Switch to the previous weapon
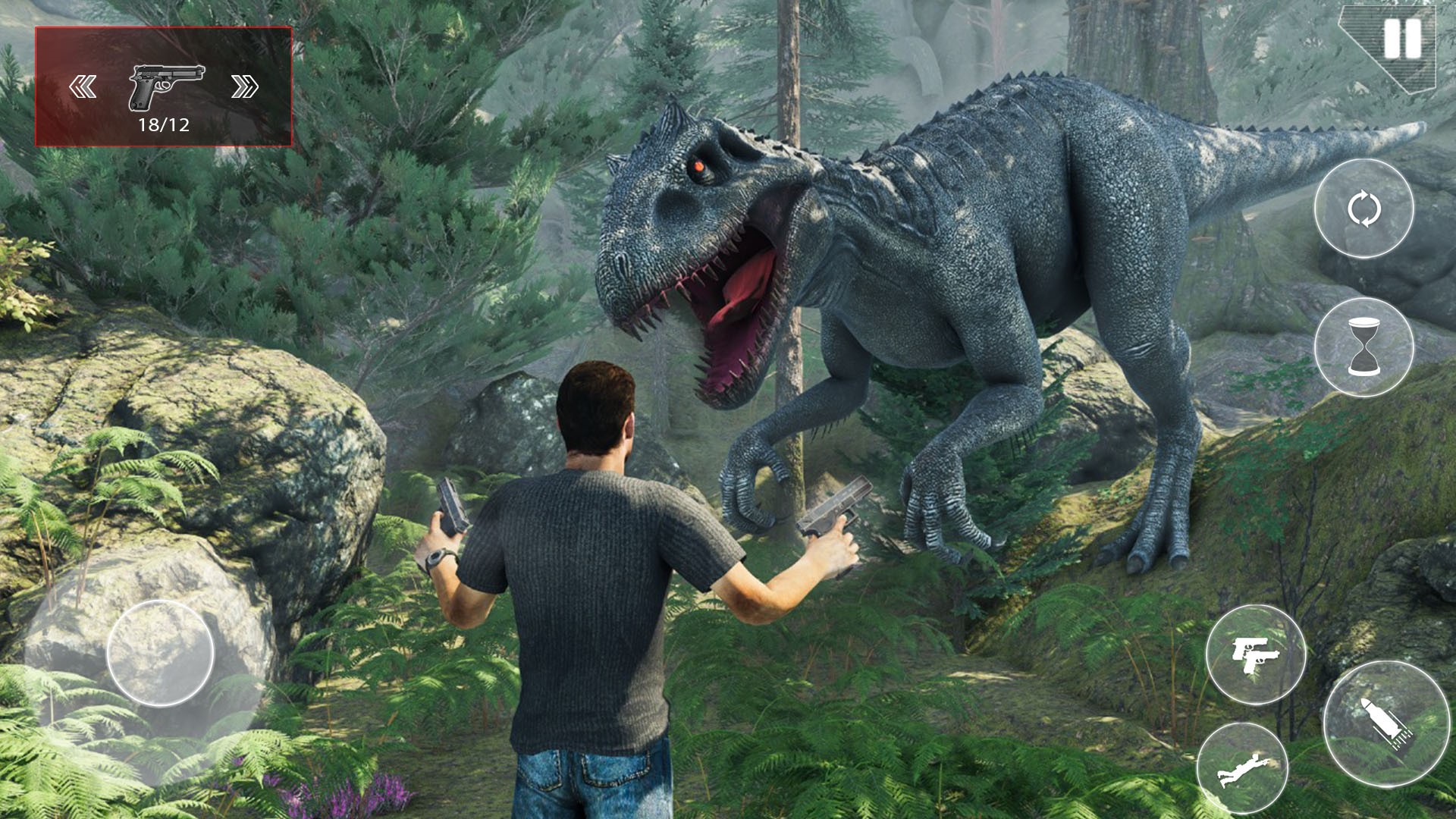Screen dimensions: 1456x819 83,87
